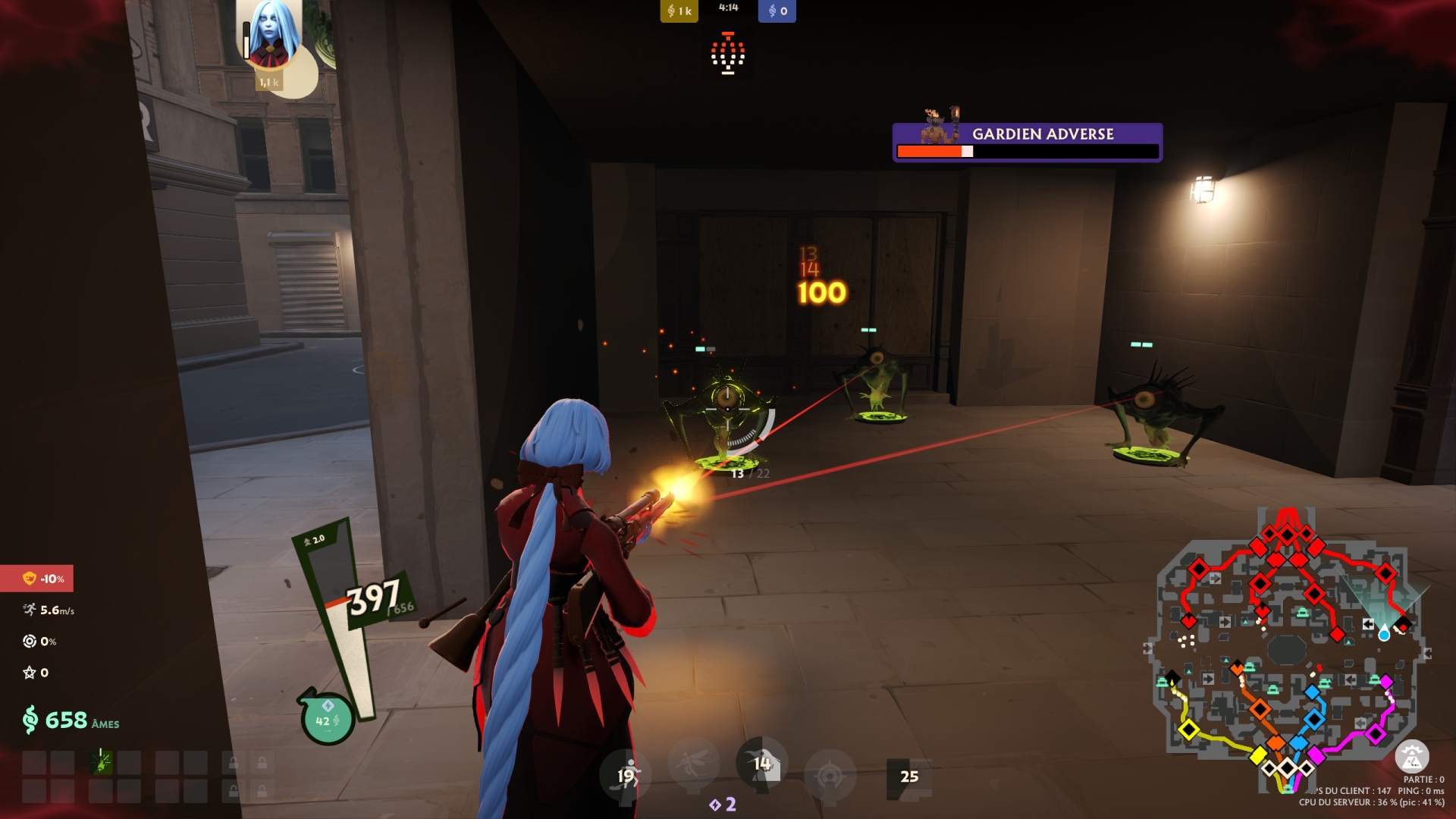Click the red -10% shield debuff indicator
The width and height of the screenshot is (1456, 819).
37,579
